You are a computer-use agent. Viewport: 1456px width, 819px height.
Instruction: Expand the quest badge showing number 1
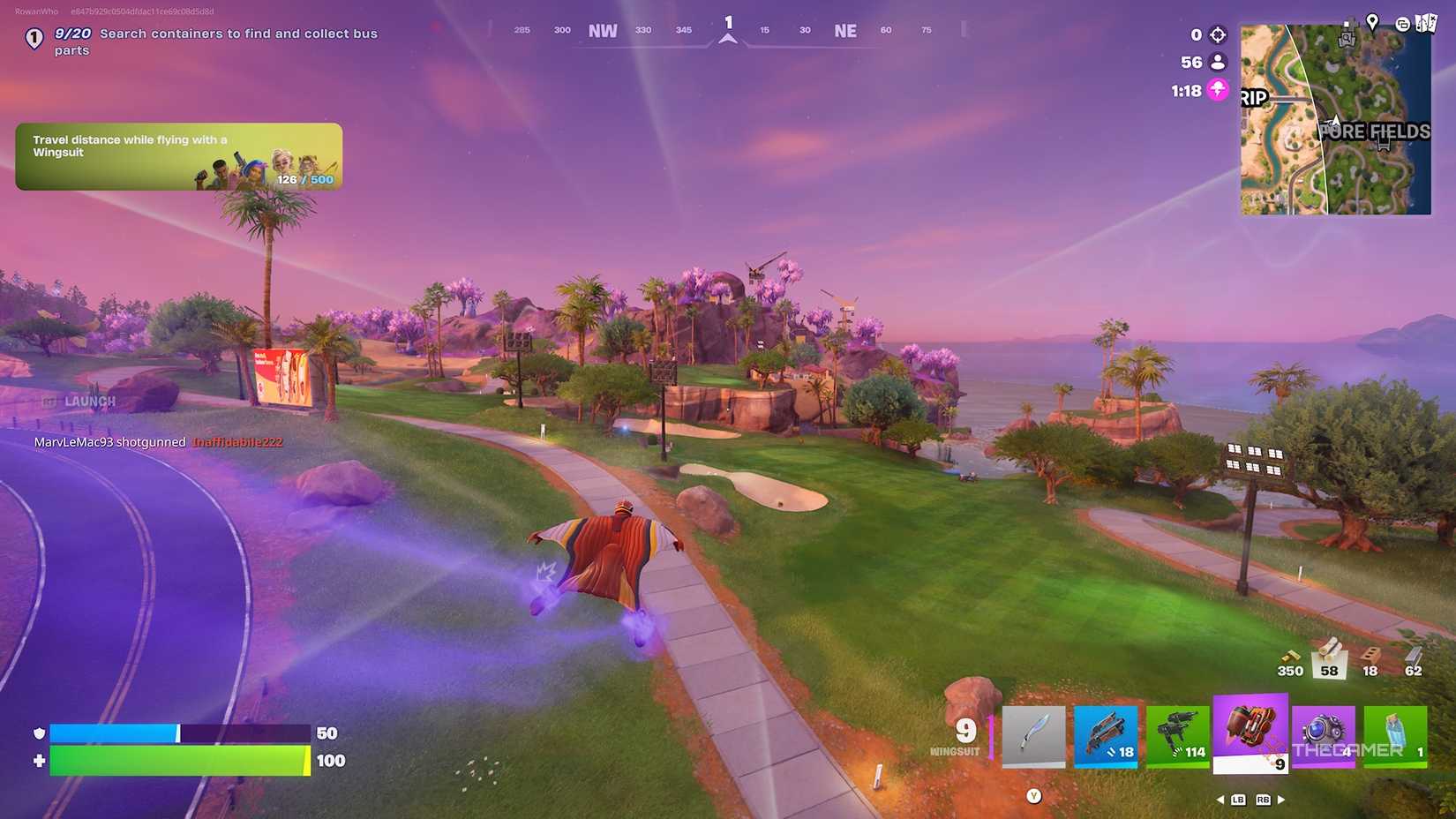tap(33, 37)
